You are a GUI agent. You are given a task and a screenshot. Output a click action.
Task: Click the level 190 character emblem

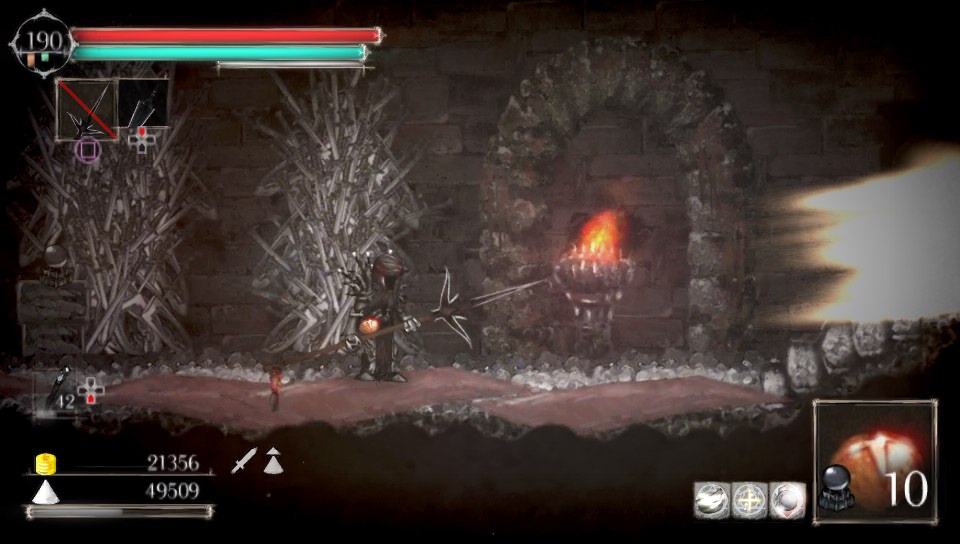click(42, 43)
